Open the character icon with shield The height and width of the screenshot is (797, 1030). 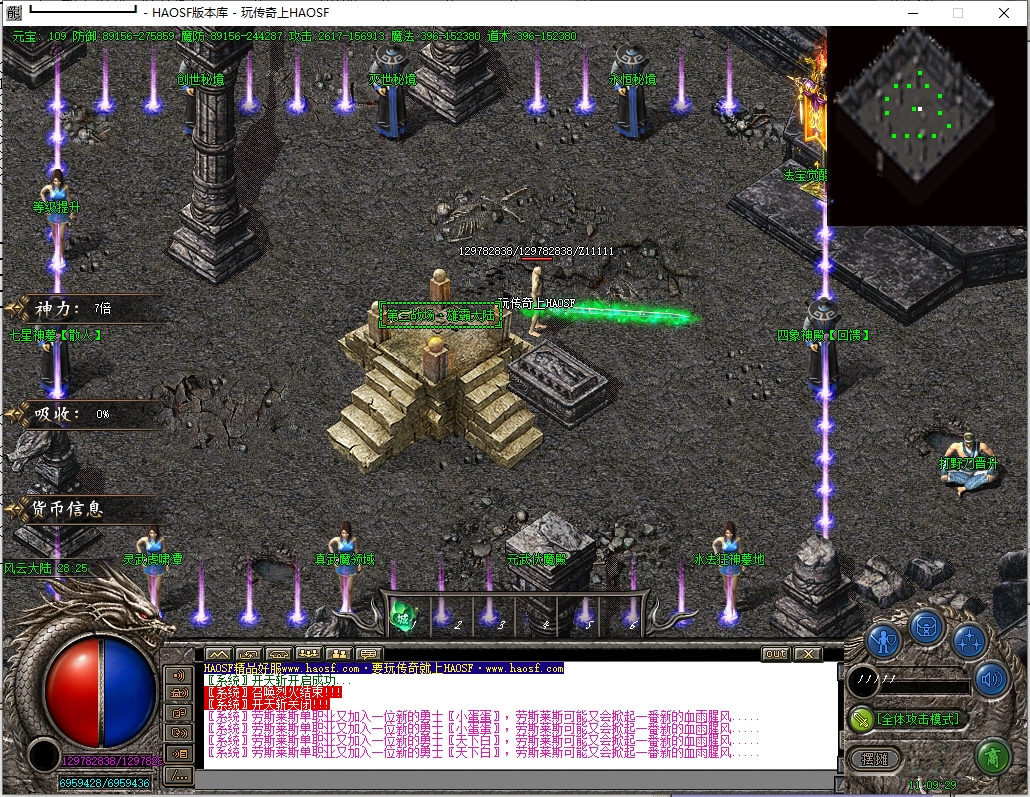(884, 640)
